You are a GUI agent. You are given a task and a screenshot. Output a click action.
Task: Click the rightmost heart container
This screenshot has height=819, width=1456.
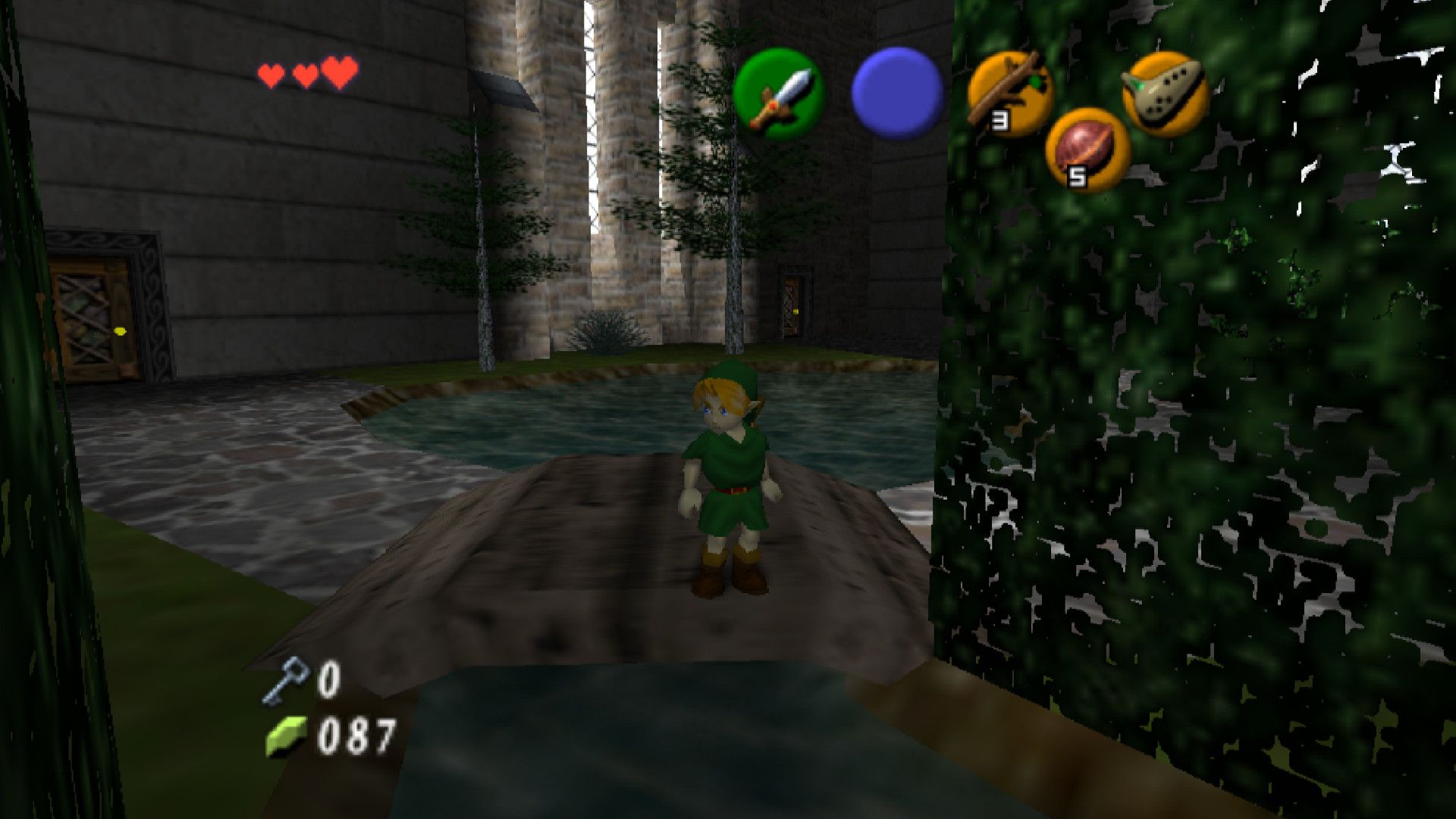340,74
